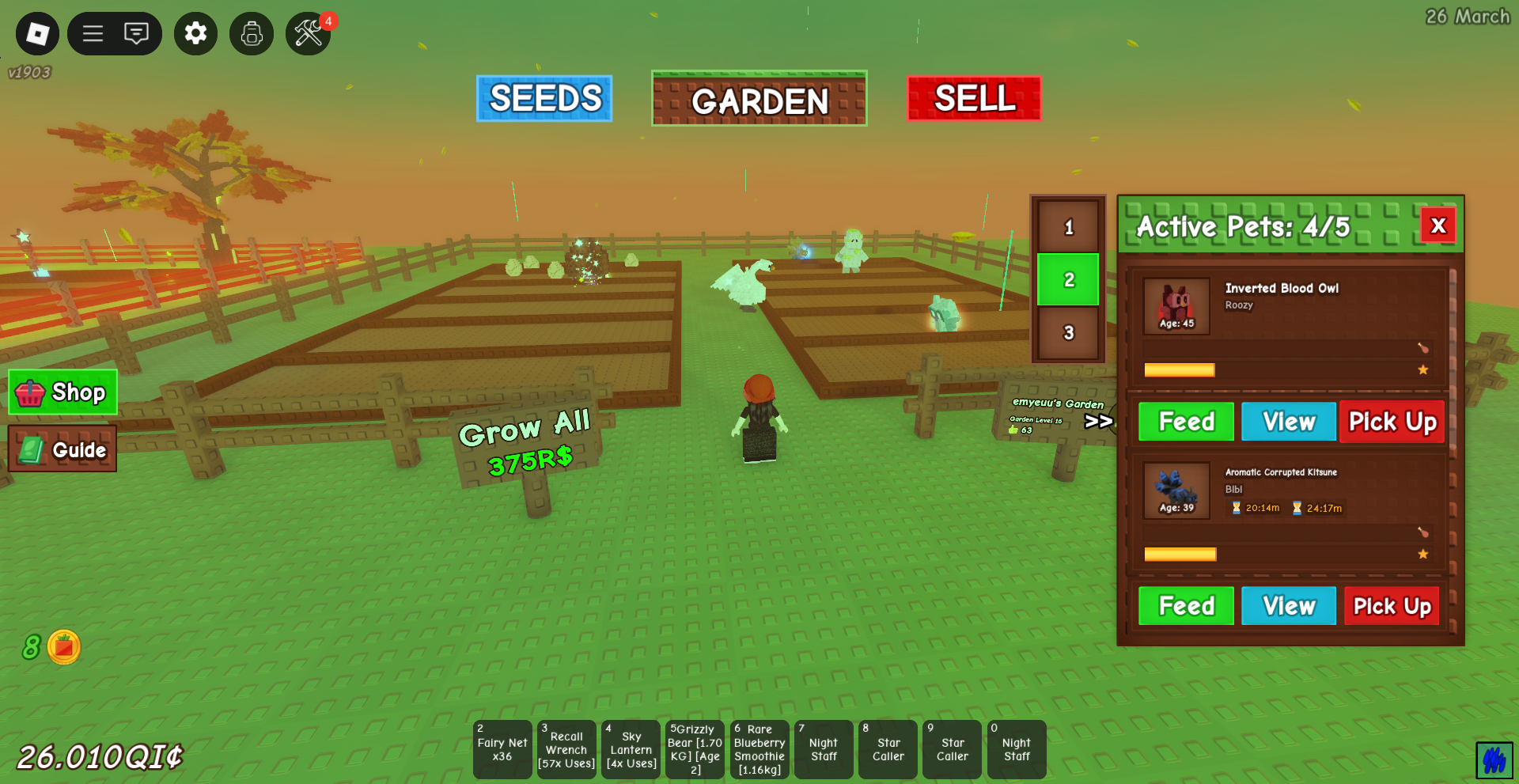
Task: View the Aromatic Corrupted Kitsune
Action: click(1288, 606)
